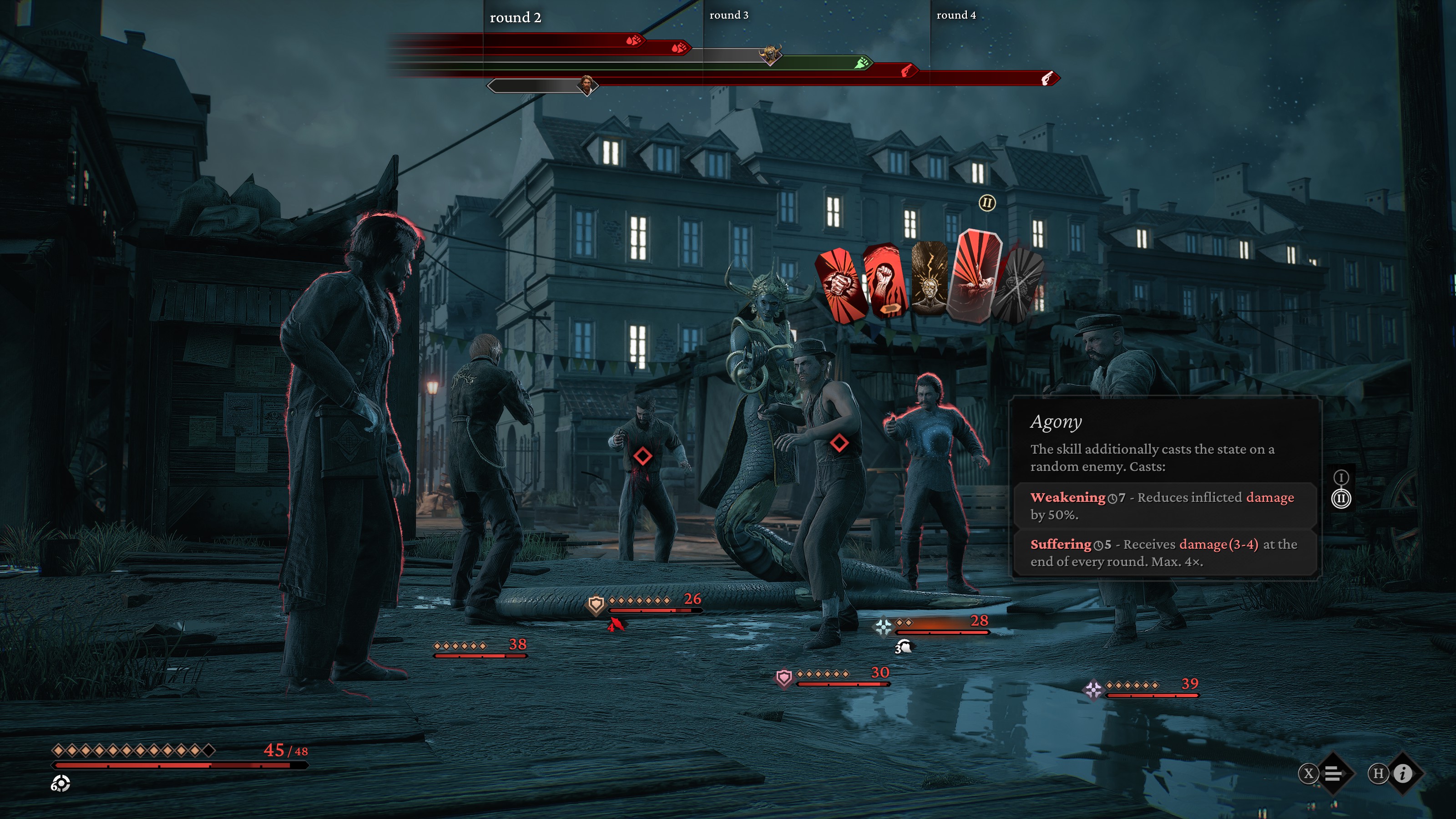Click the II level badge above cards
Screen dimensions: 1456x819
987,203
